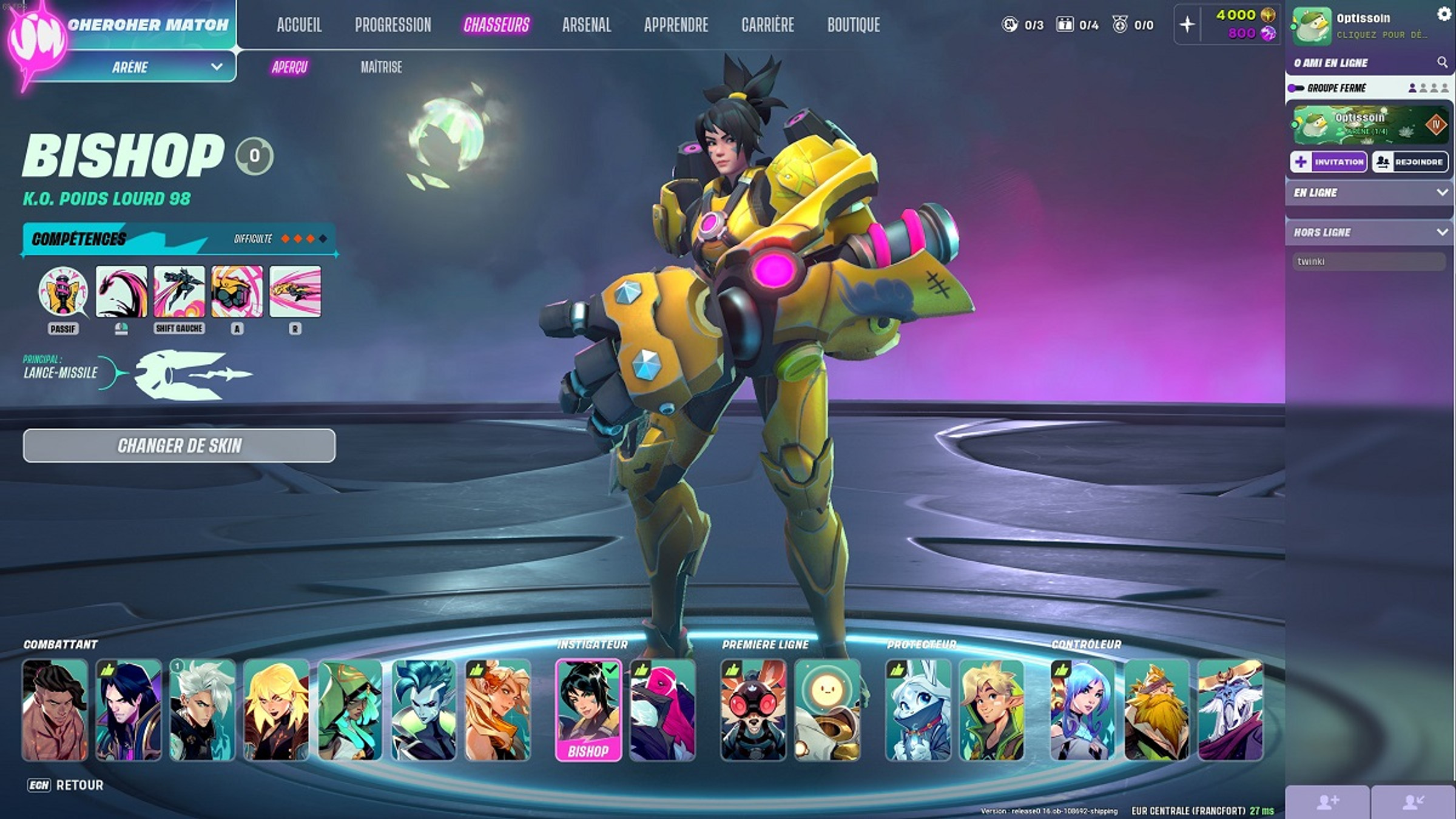Open the Arsenal menu

click(x=586, y=25)
